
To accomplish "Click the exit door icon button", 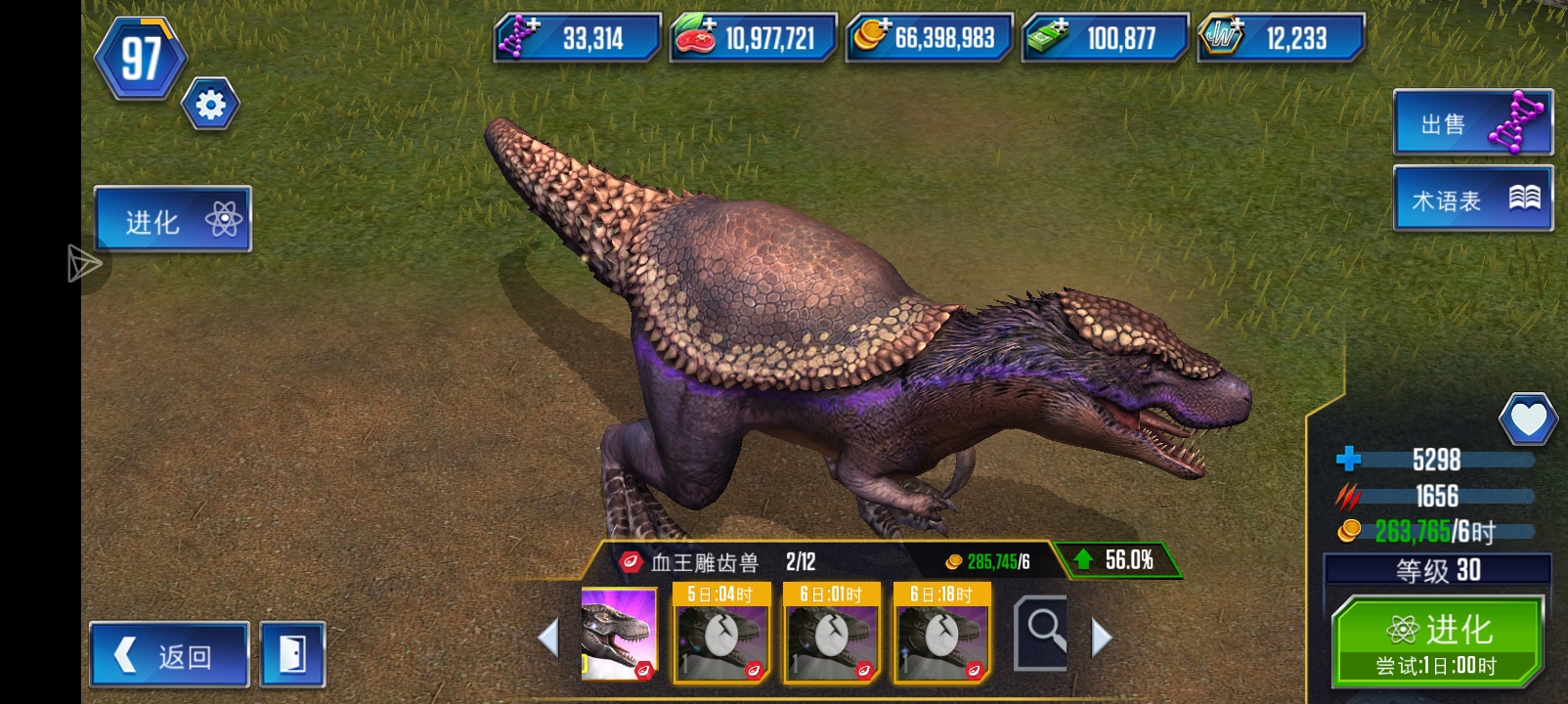I will (293, 654).
